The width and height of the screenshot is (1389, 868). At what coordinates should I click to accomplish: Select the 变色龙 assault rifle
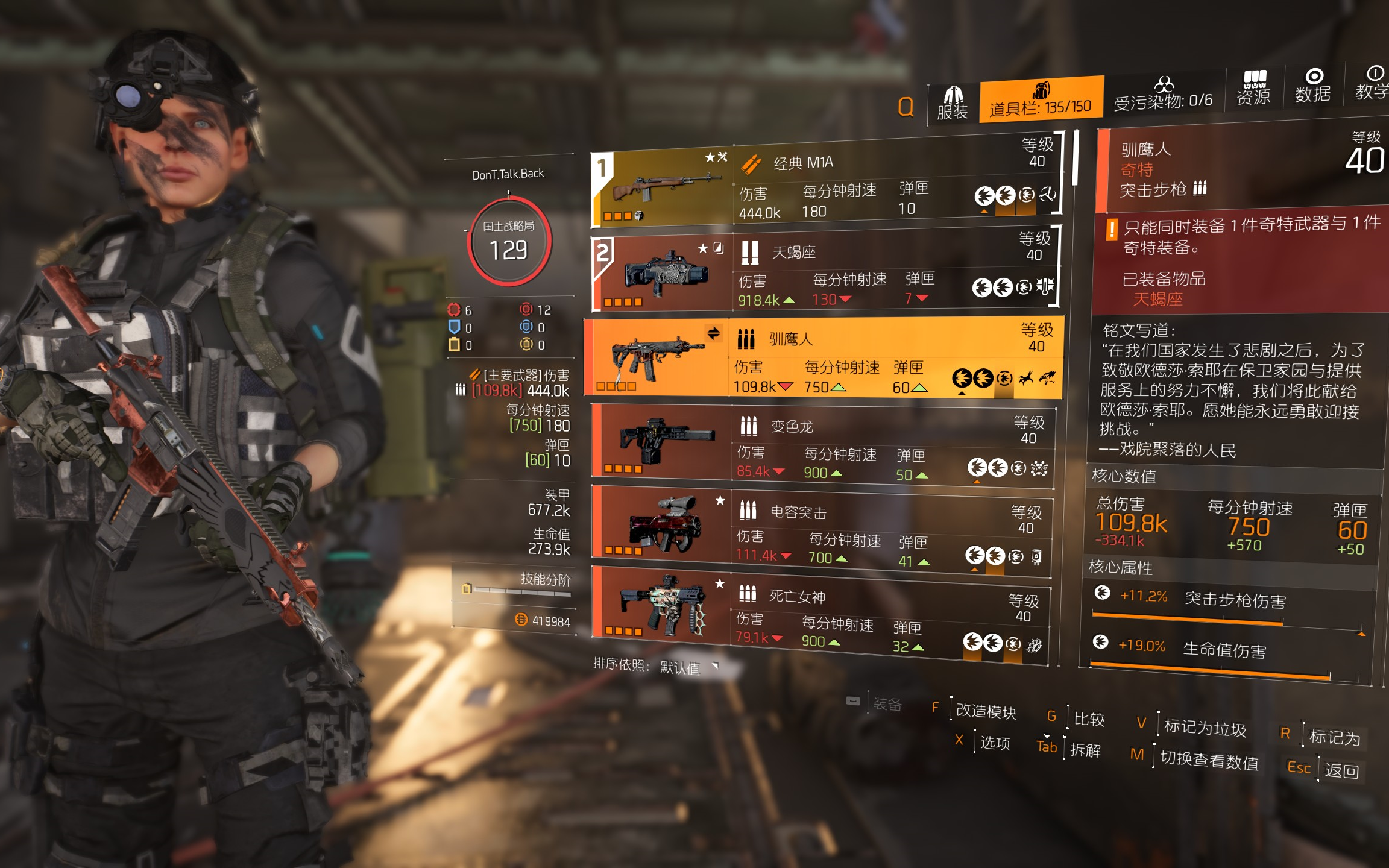coord(822,446)
